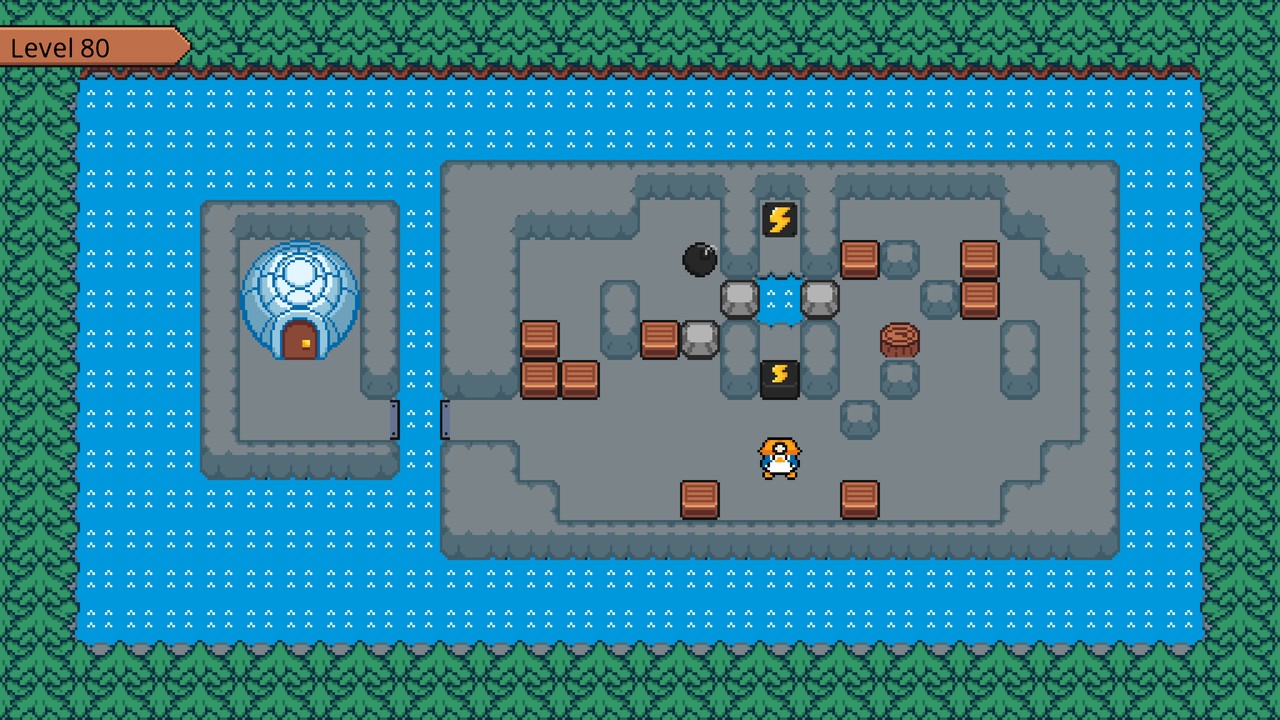Click the bridge gate post on the main island
This screenshot has width=1280, height=720.
point(444,415)
